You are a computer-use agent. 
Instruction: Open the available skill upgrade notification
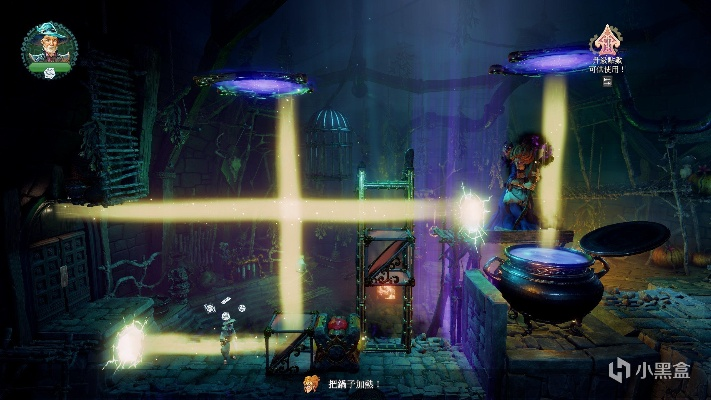pyautogui.click(x=606, y=44)
